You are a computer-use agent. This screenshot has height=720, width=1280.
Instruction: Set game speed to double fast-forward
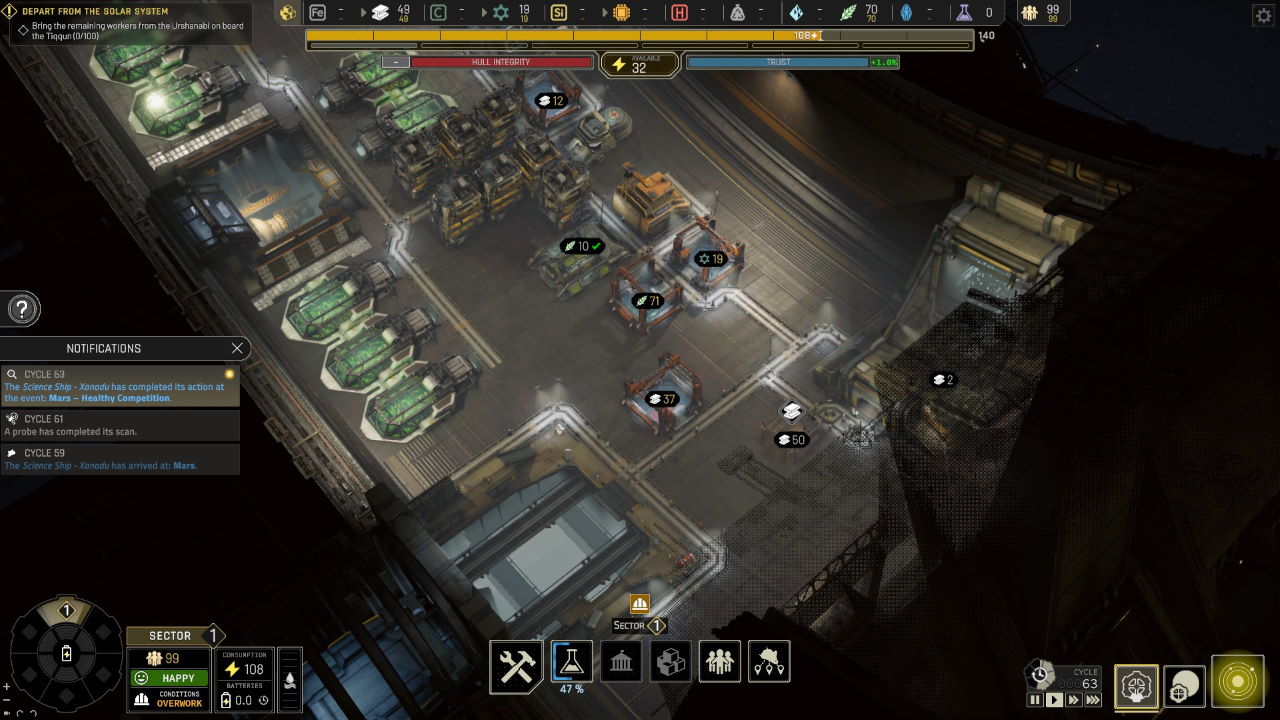pyautogui.click(x=1074, y=700)
